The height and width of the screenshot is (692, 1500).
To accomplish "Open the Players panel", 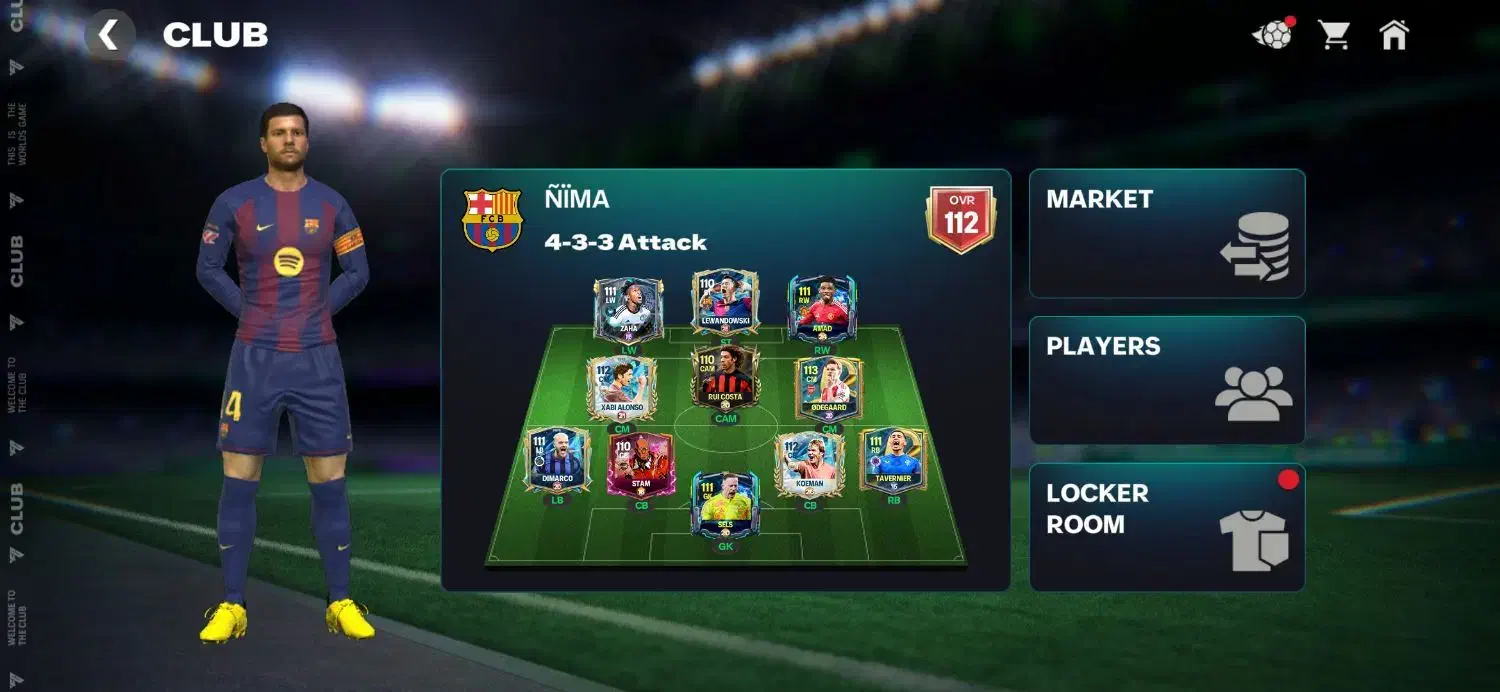I will [1166, 380].
